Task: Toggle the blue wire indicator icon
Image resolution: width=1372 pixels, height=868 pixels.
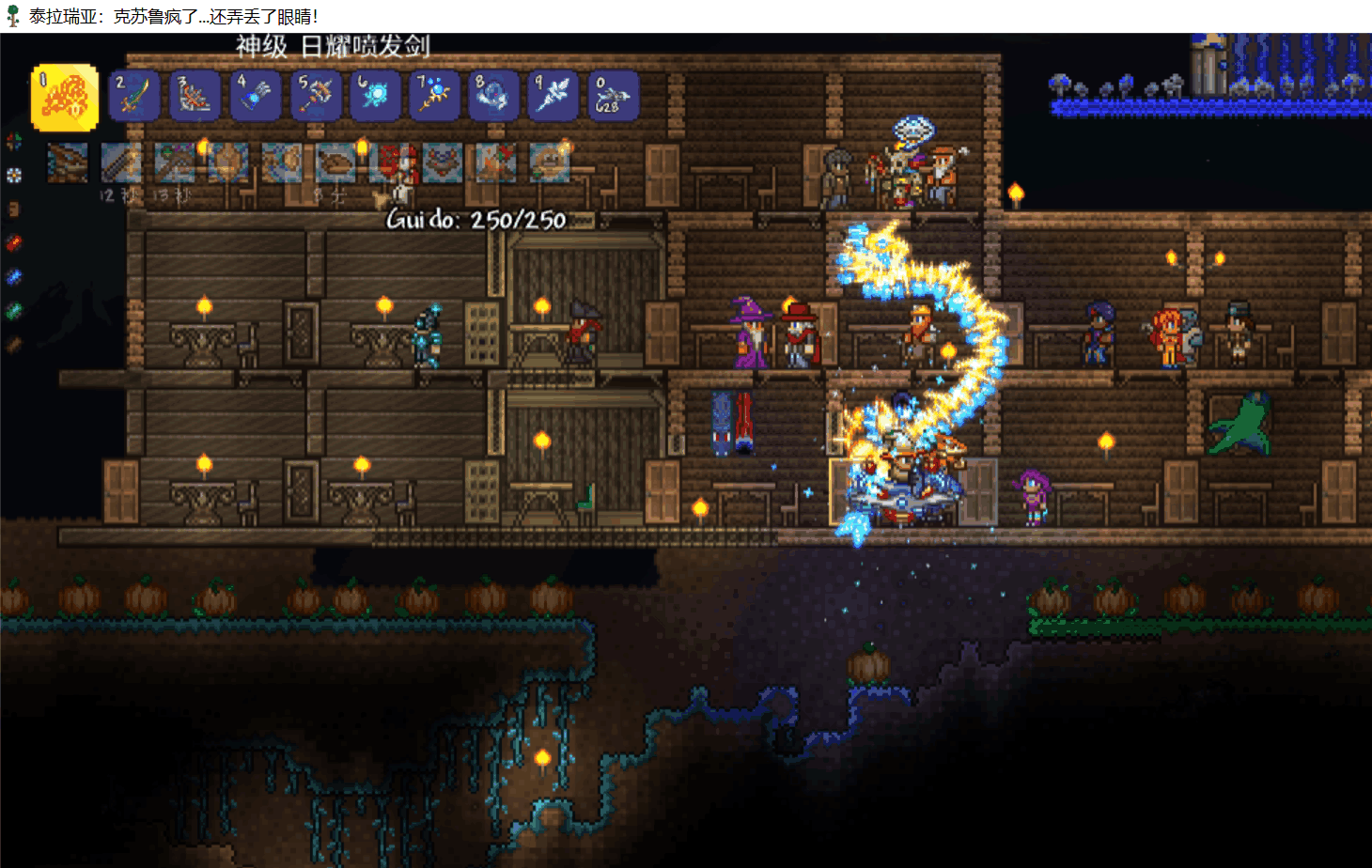Action: (13, 277)
